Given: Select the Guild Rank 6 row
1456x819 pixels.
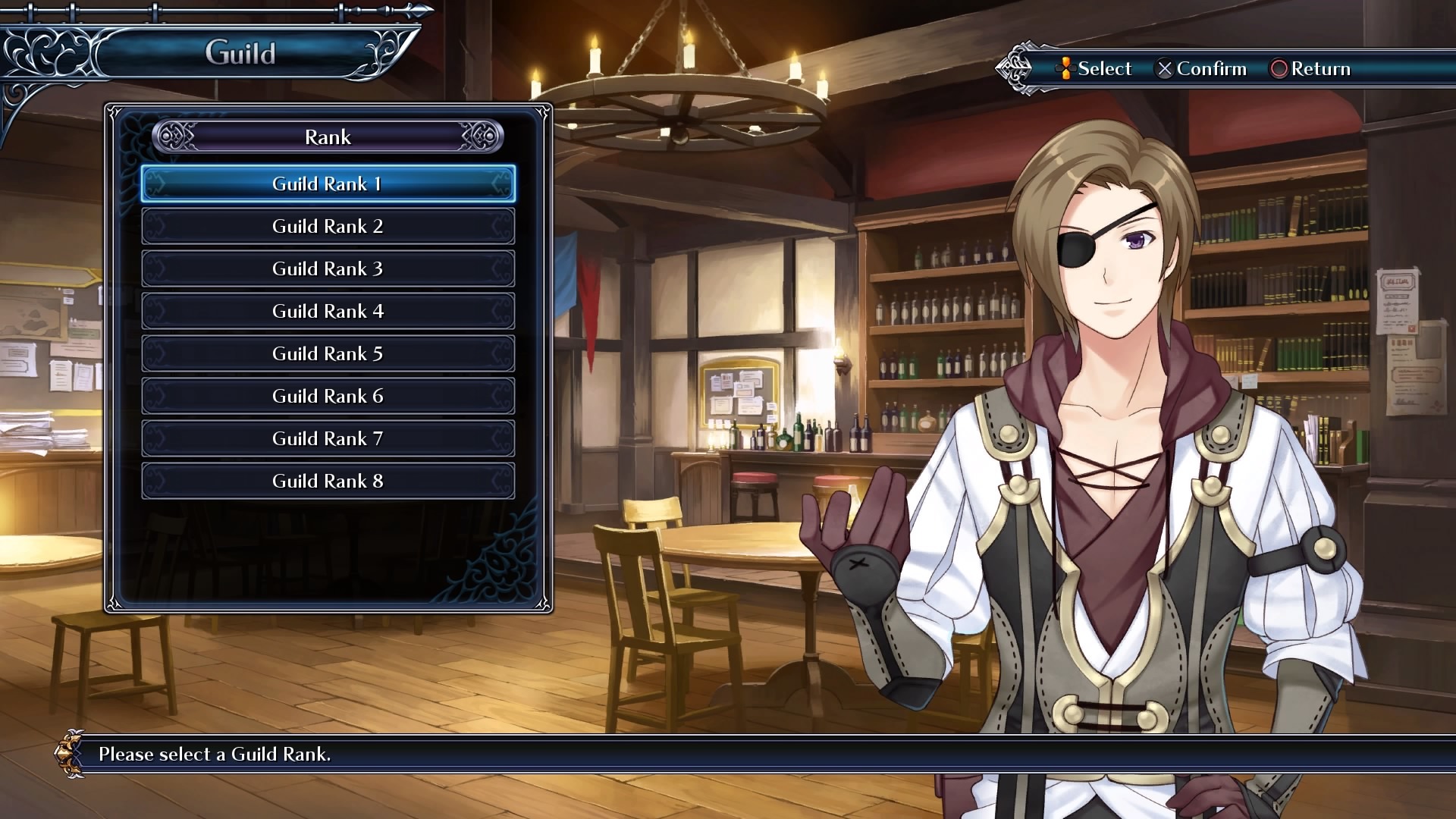Looking at the screenshot, I should [328, 397].
